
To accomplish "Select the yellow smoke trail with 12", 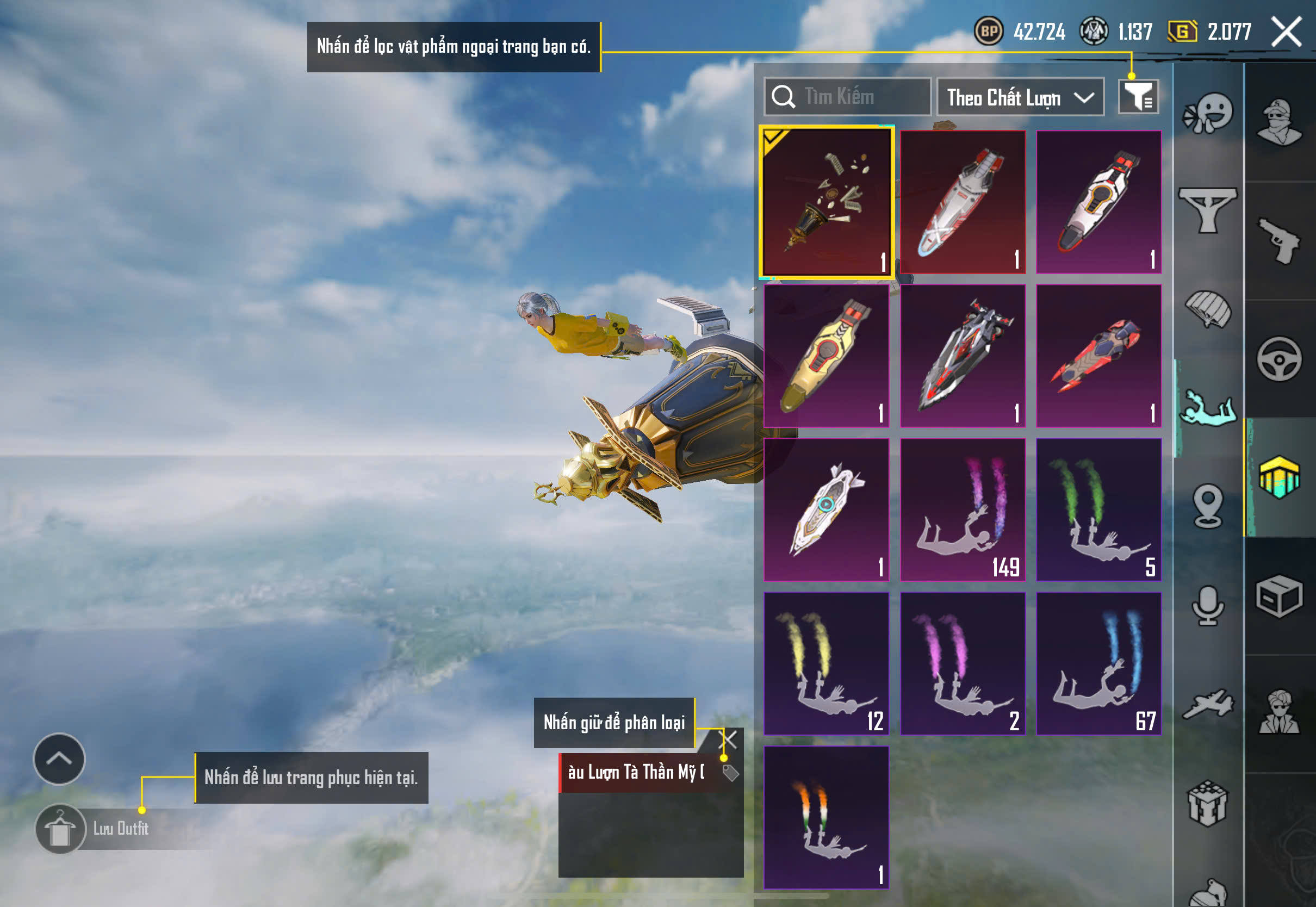I will [826, 664].
